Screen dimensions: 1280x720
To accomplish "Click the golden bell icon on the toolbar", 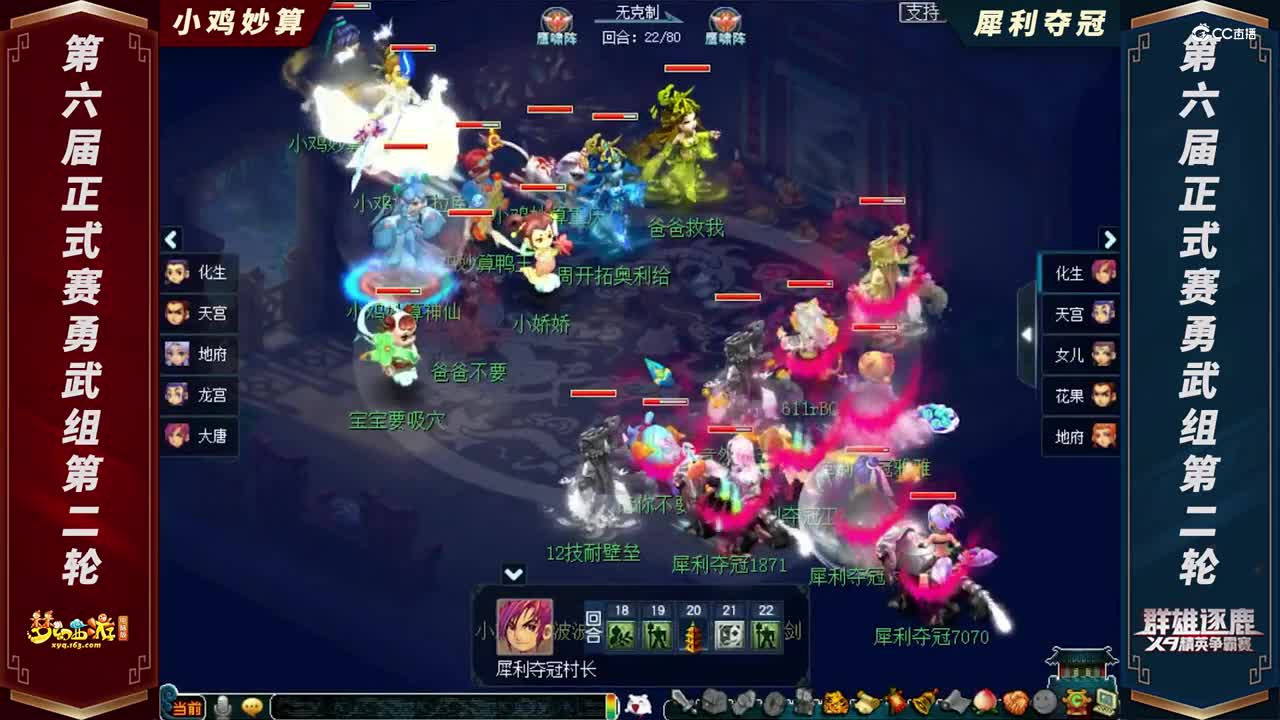I will pyautogui.click(x=921, y=703).
